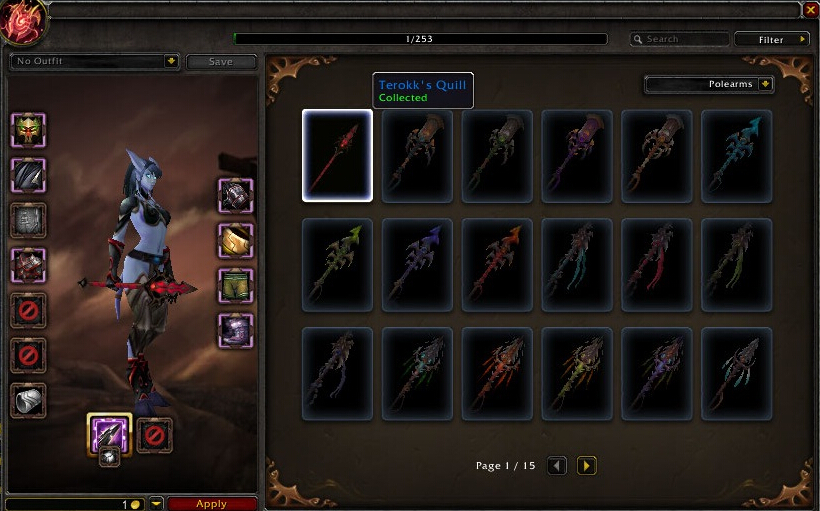This screenshot has height=511, width=820.
Task: Select the green-tipped polearm in second row
Action: (337, 265)
